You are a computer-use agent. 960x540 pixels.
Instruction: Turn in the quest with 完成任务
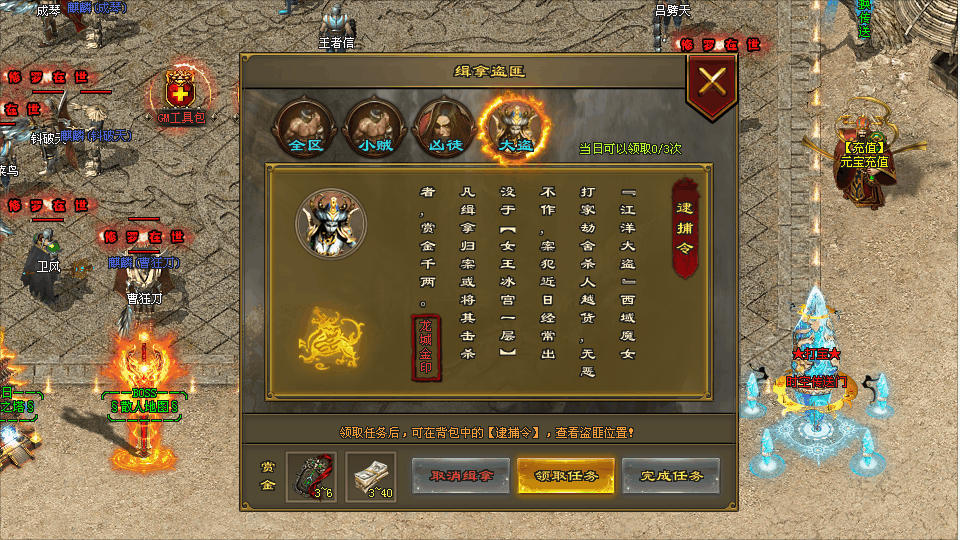click(x=670, y=476)
